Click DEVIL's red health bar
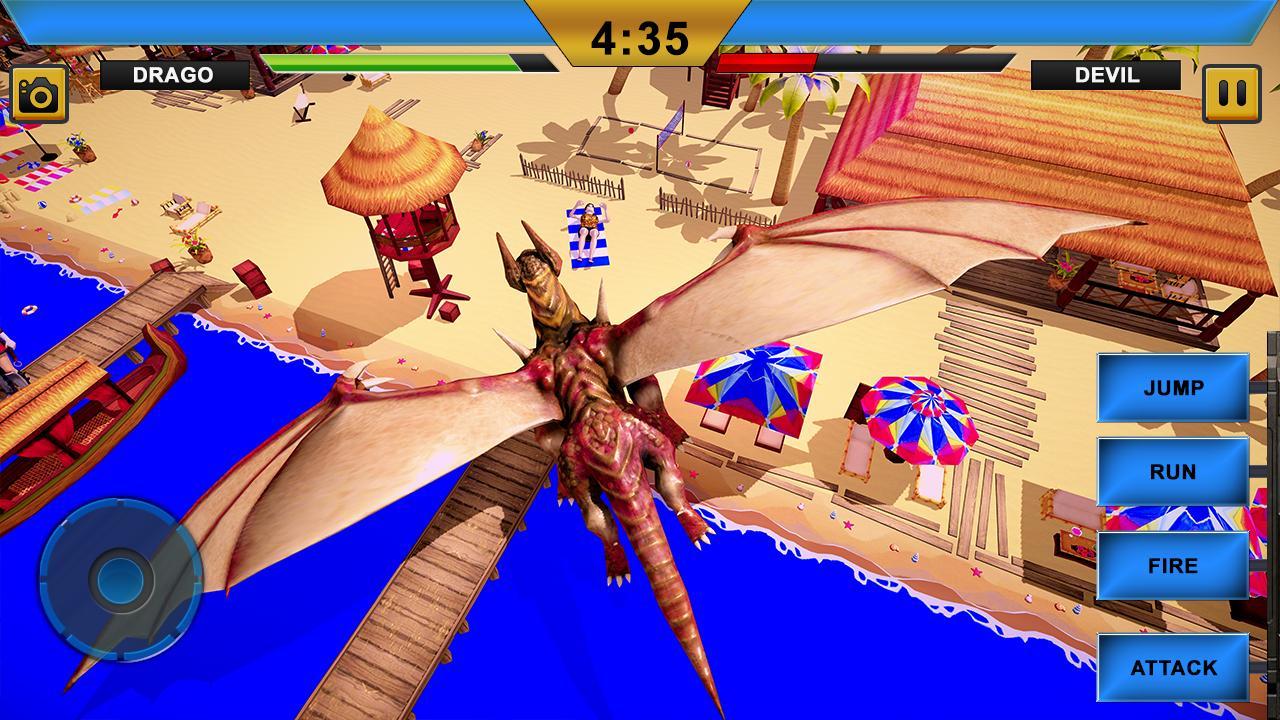The height and width of the screenshot is (720, 1280). (x=770, y=62)
